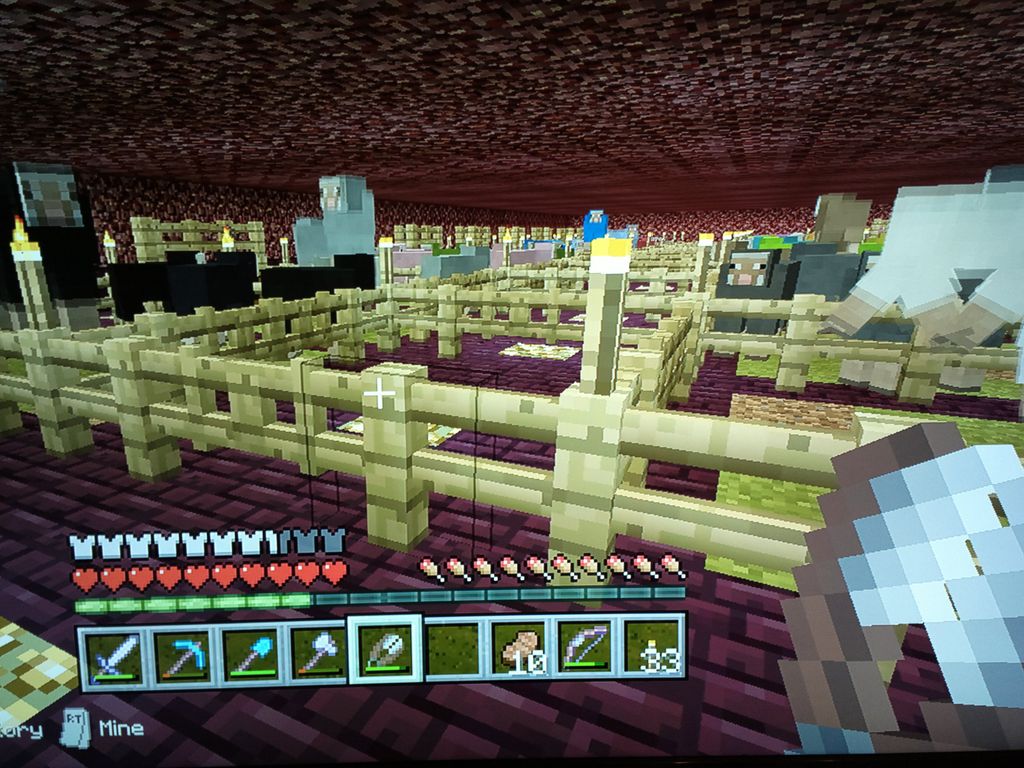Choose the diamond shovel slot
The width and height of the screenshot is (1024, 768).
(249, 654)
